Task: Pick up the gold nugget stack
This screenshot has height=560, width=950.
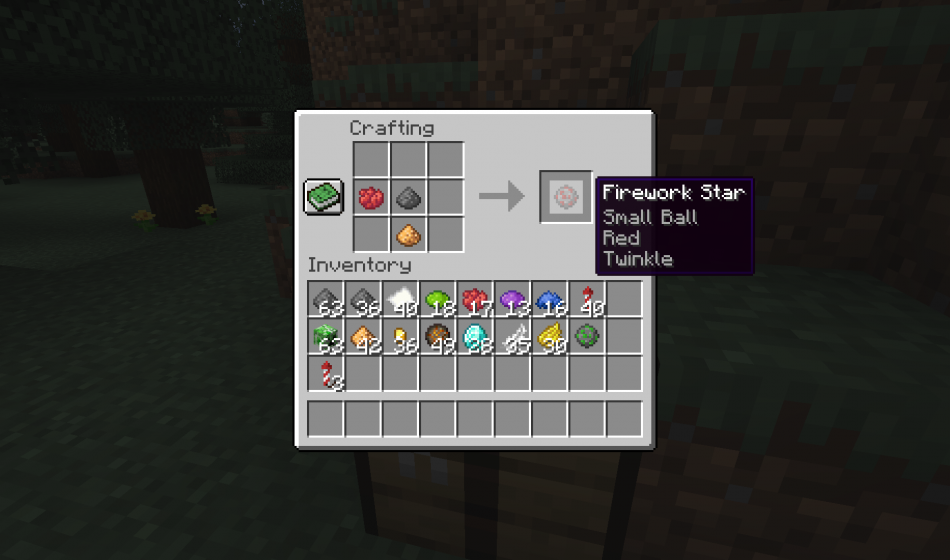Action: [x=400, y=337]
